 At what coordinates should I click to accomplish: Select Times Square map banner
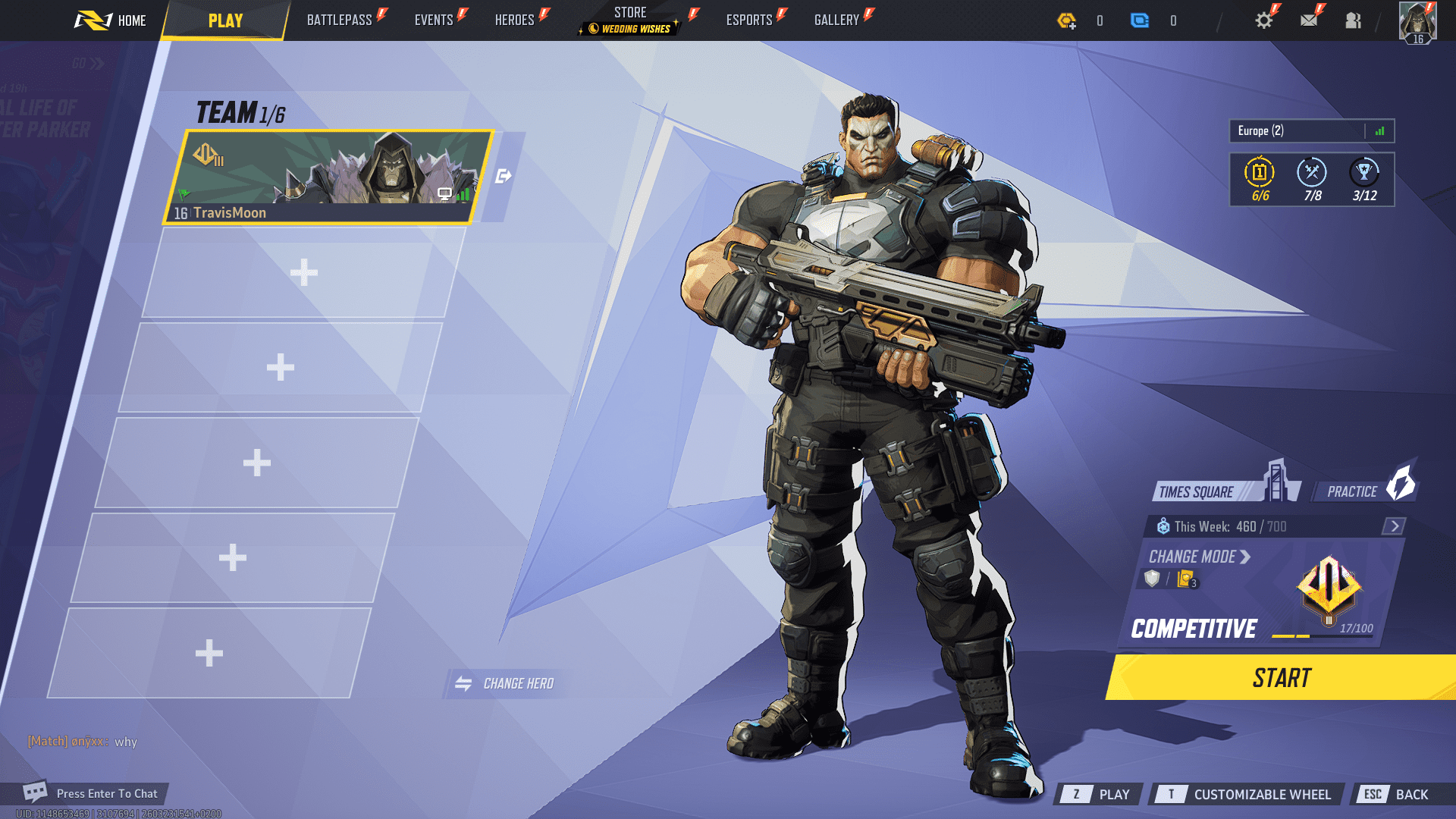coord(1198,491)
